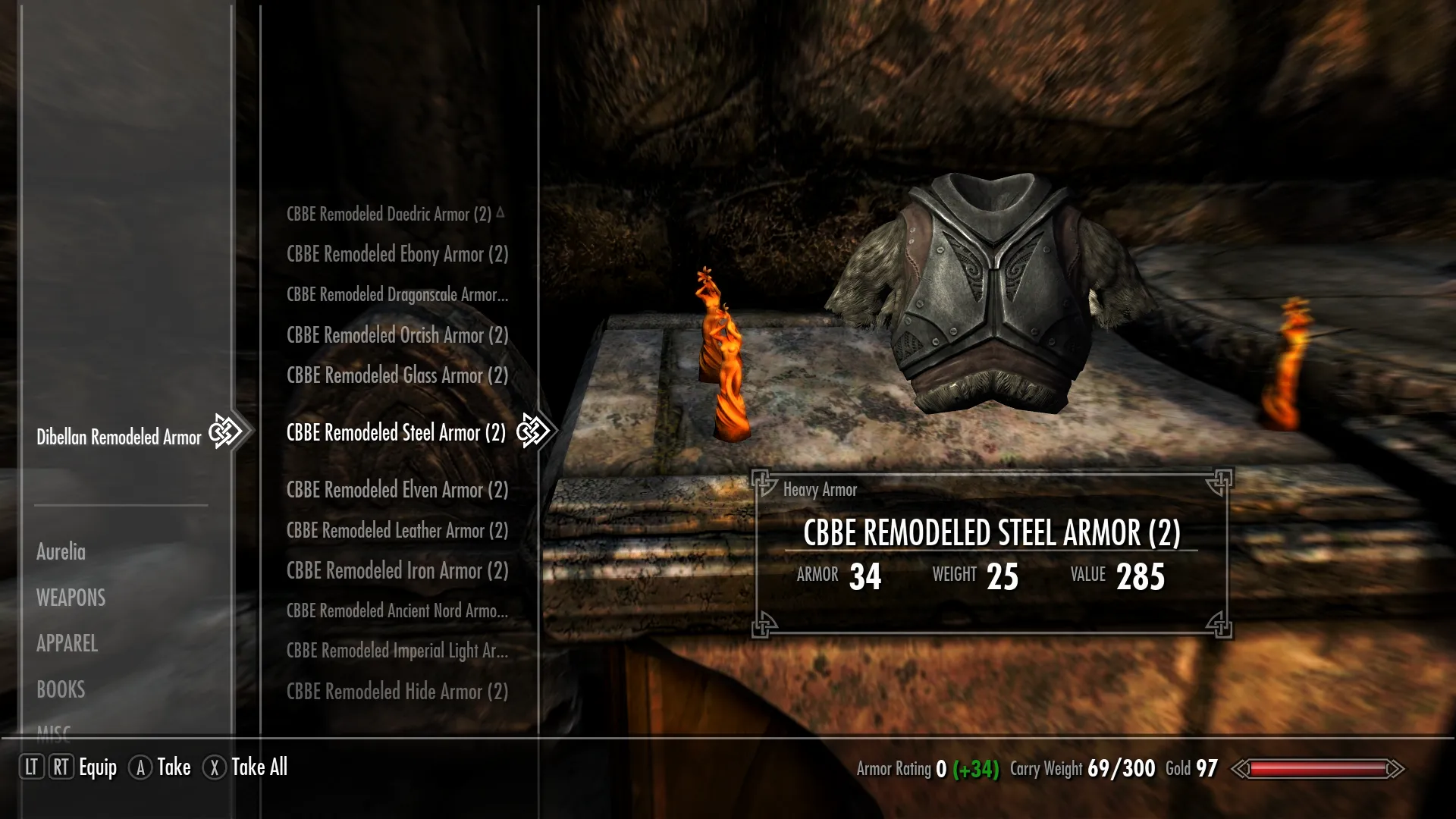Image resolution: width=1456 pixels, height=819 pixels.
Task: Open the APPAREL category
Action: (x=67, y=644)
